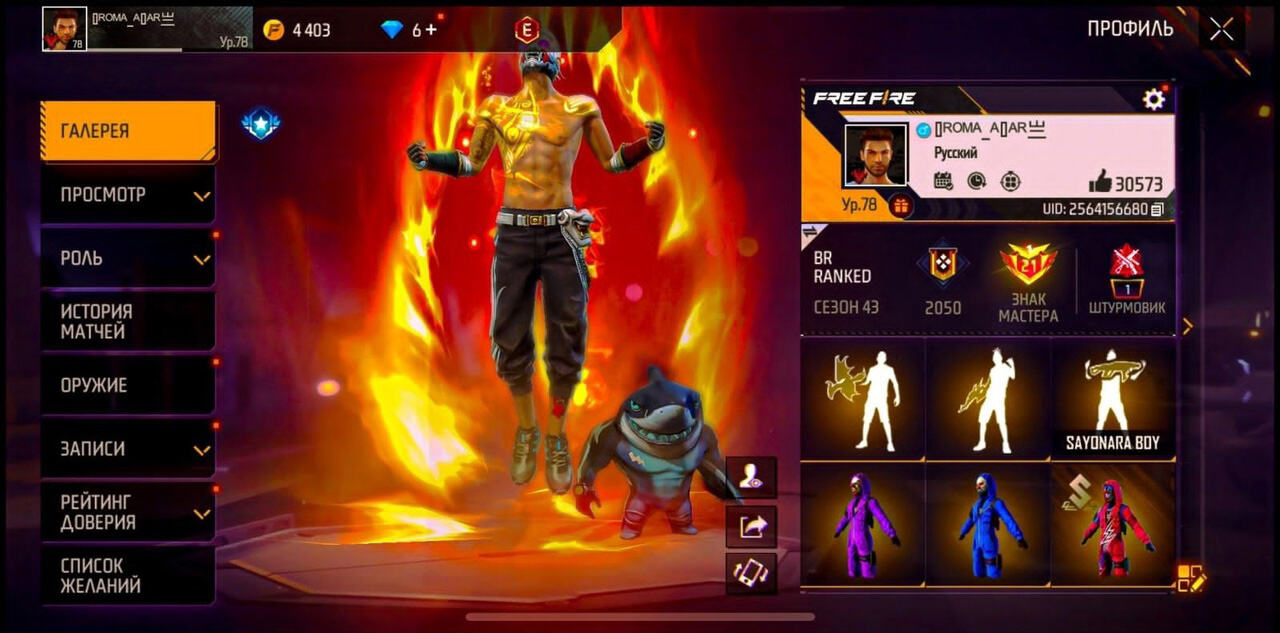
Task: Open the Галерея tab
Action: (x=128, y=131)
